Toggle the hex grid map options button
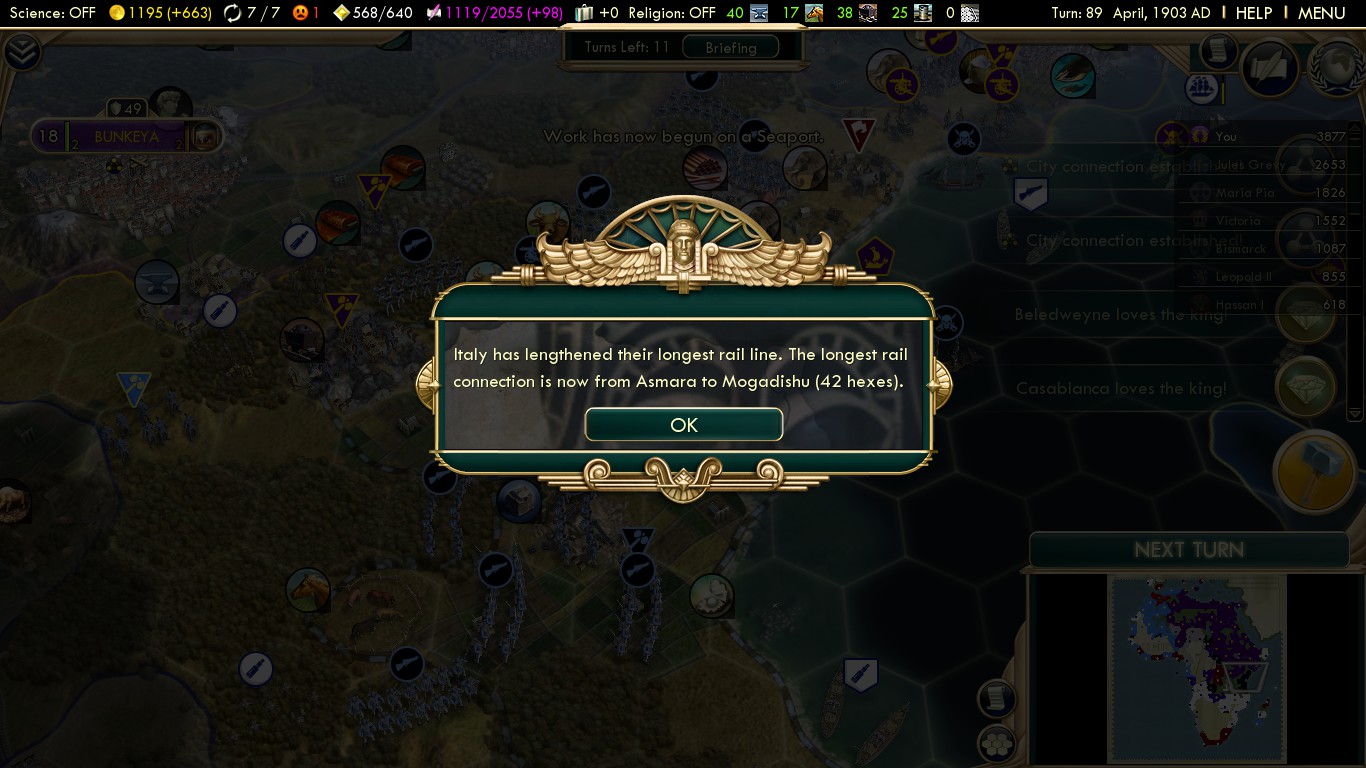1366x768 pixels. [995, 743]
